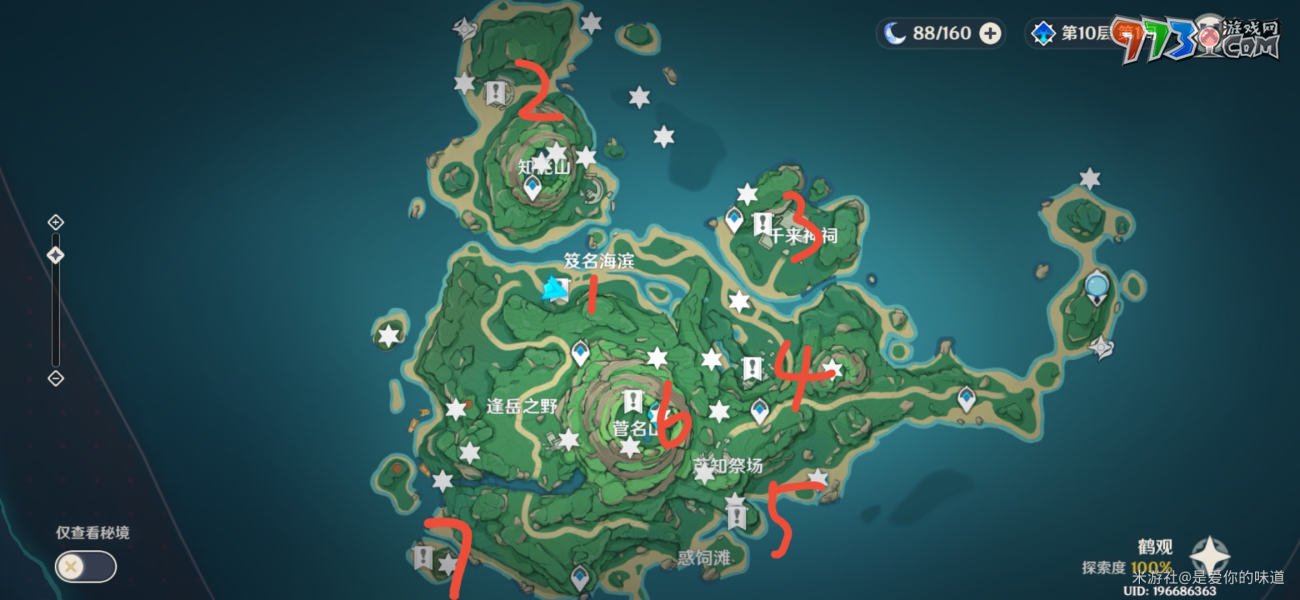Screen dimensions: 1300x600
Task: Select the teleport waypoint left of 千来神祠
Action: click(735, 219)
